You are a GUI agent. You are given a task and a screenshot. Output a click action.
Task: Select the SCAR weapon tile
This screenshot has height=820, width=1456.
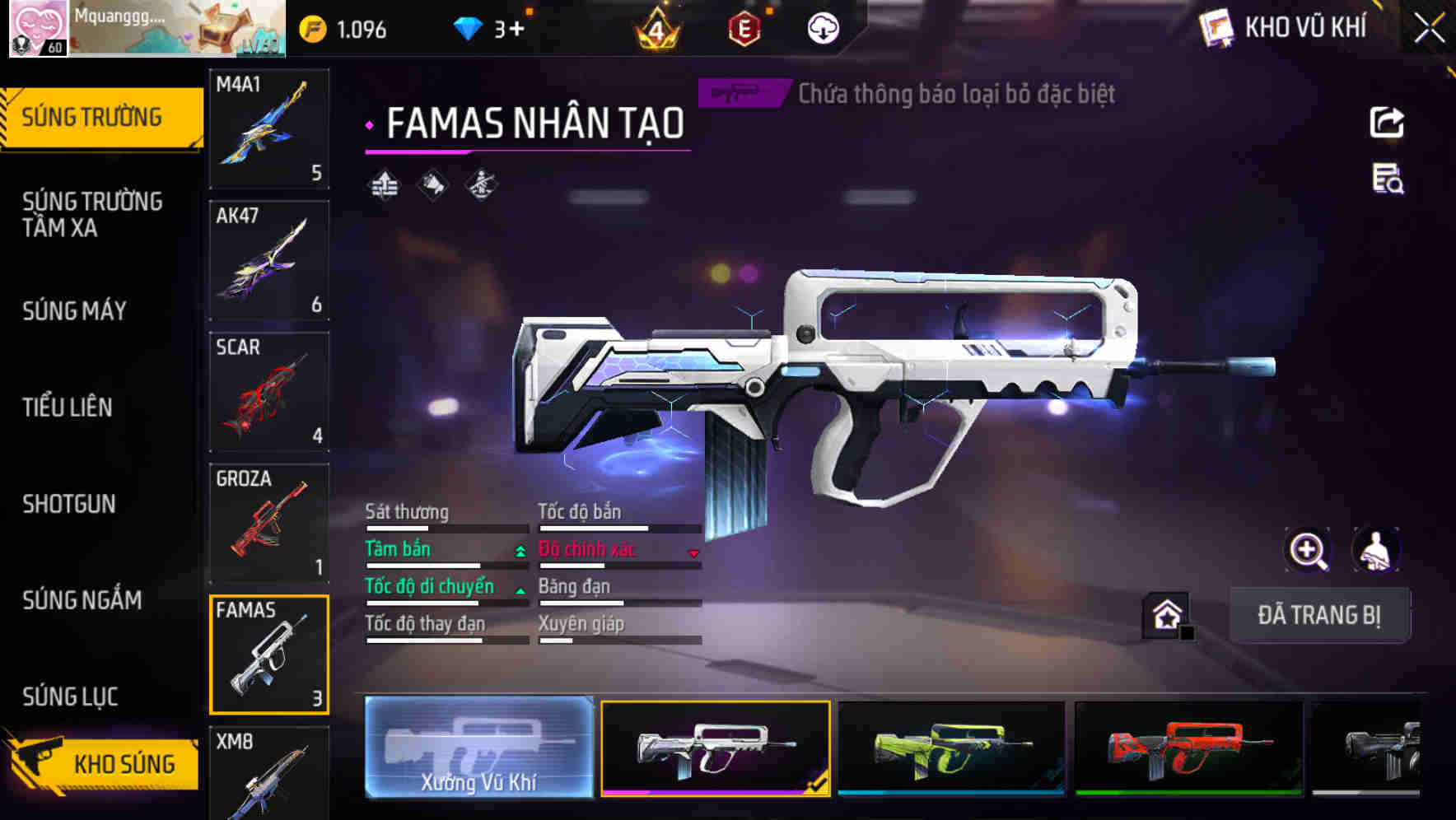coord(269,391)
